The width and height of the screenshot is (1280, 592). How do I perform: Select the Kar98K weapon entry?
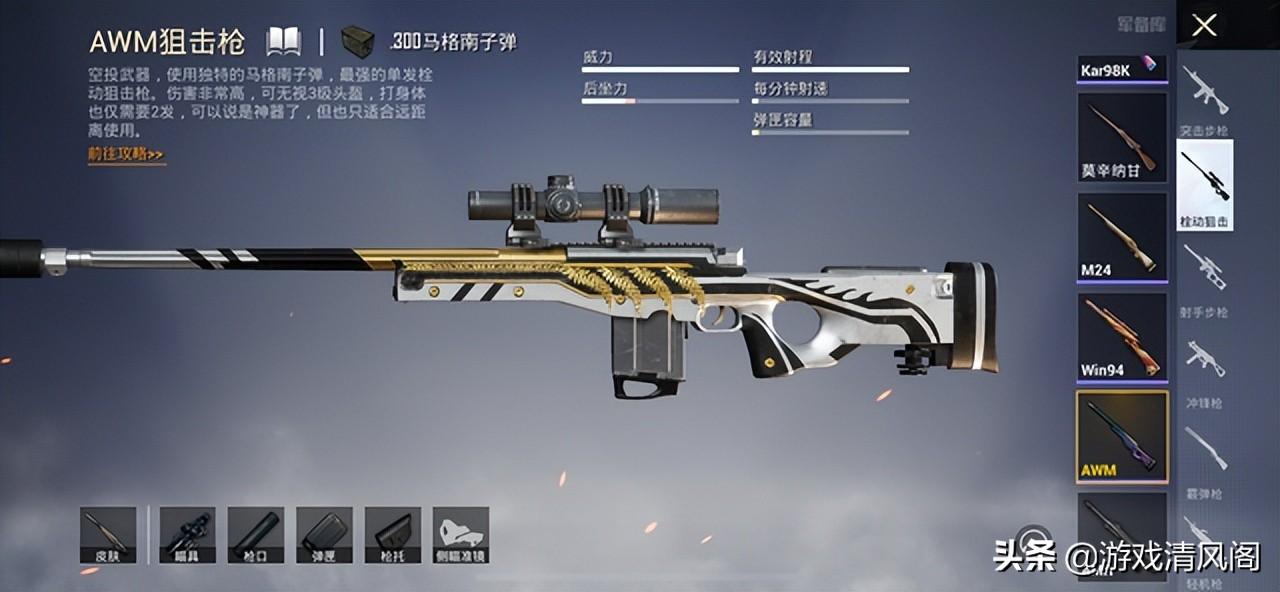[1122, 68]
